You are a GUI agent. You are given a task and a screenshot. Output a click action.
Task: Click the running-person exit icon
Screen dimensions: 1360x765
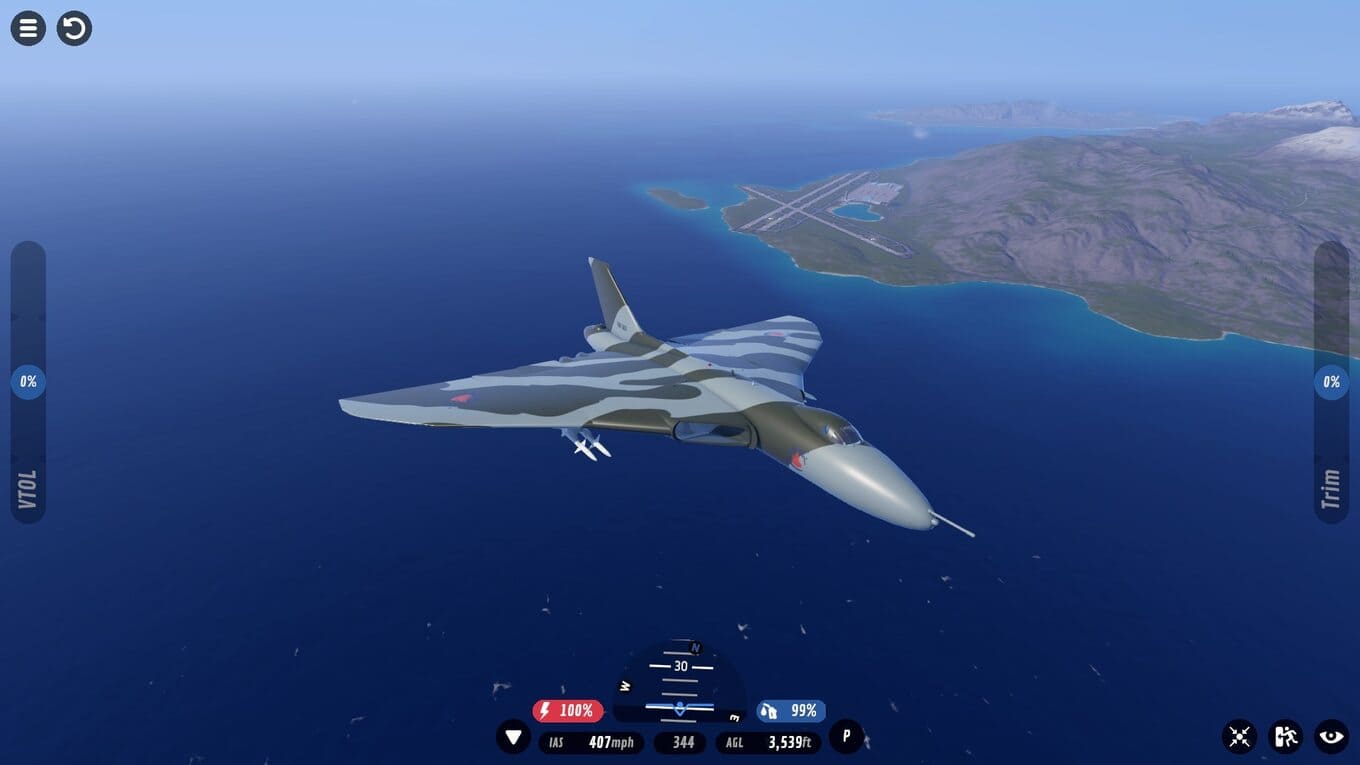(1285, 737)
